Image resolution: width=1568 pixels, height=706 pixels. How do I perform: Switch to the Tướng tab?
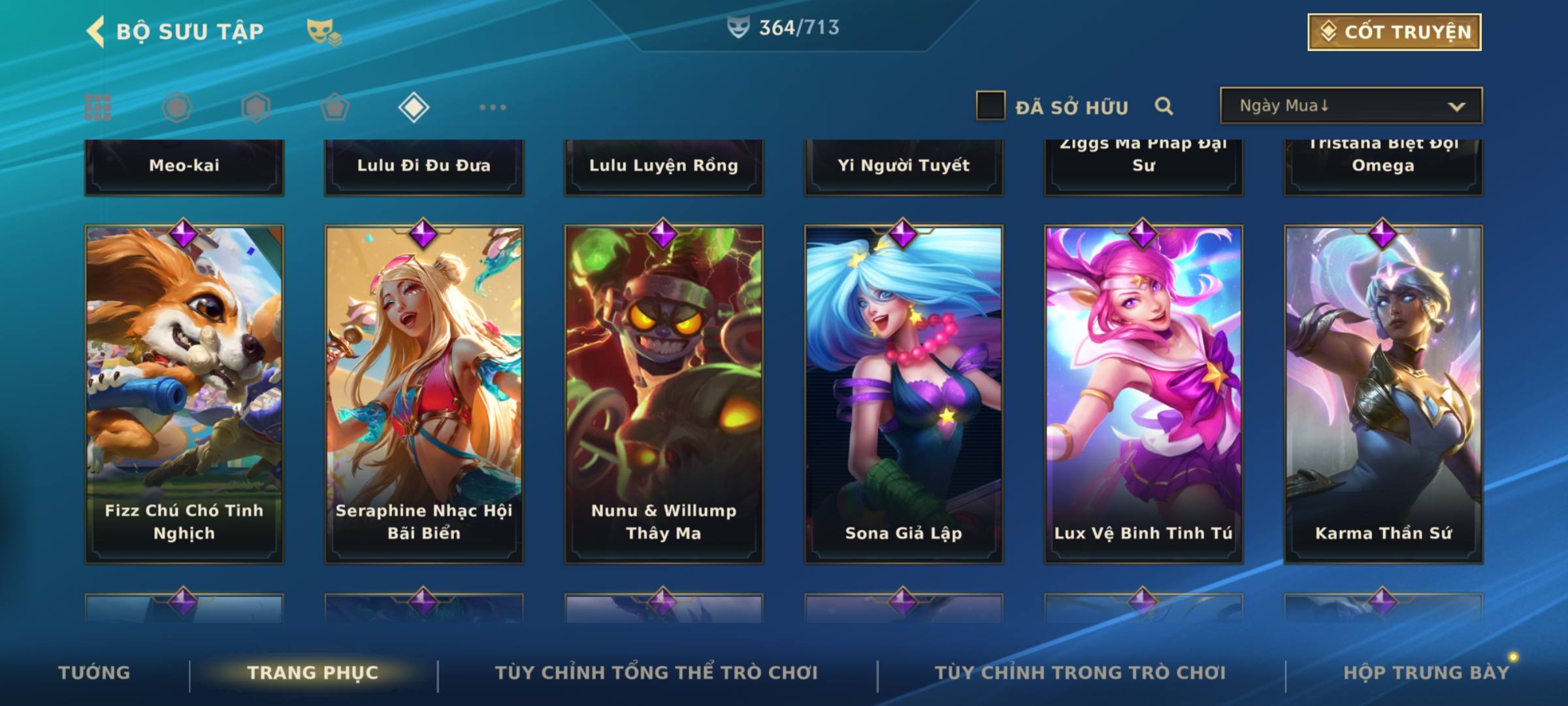(x=94, y=673)
